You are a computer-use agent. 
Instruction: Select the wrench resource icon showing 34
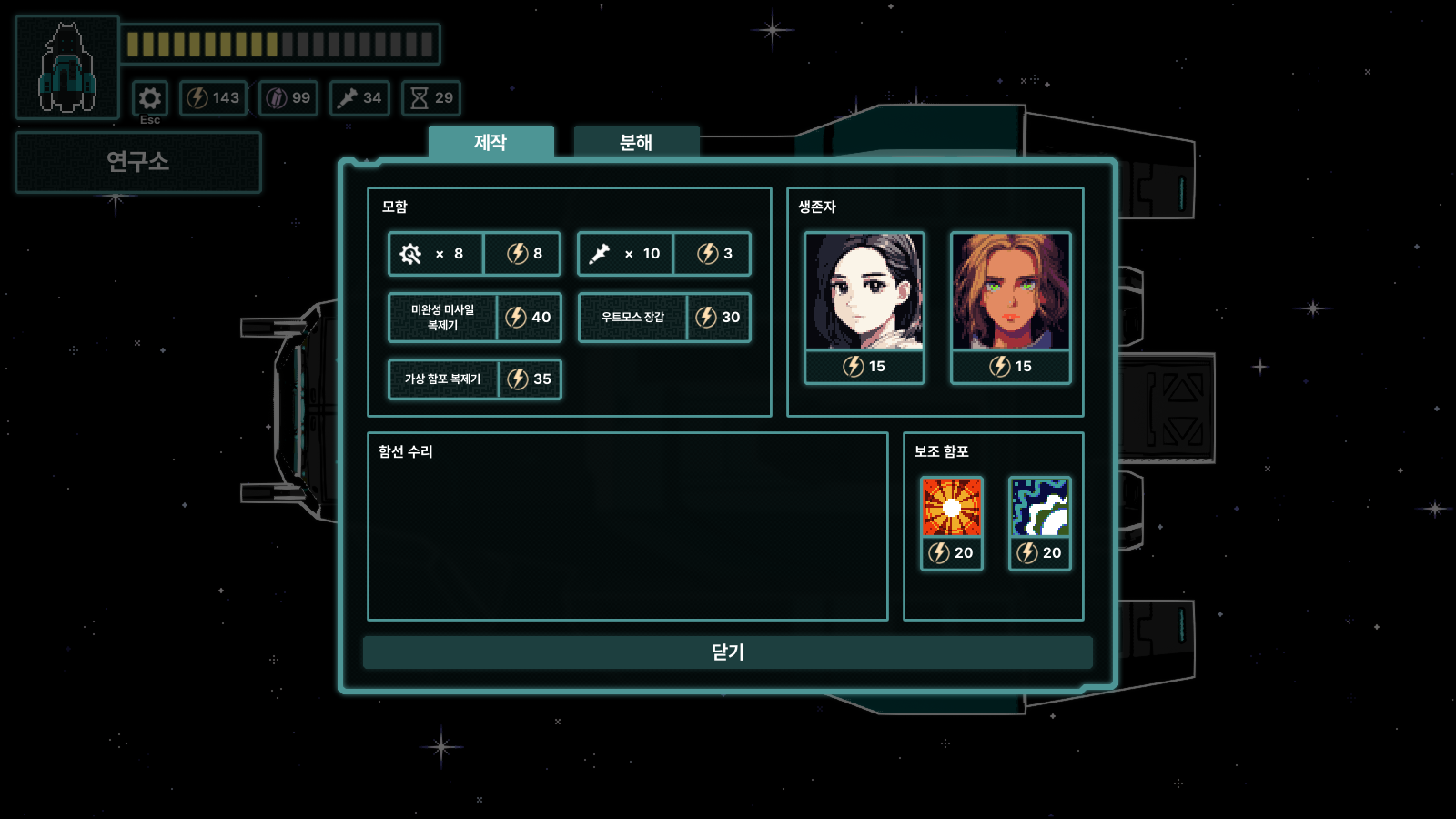click(359, 98)
